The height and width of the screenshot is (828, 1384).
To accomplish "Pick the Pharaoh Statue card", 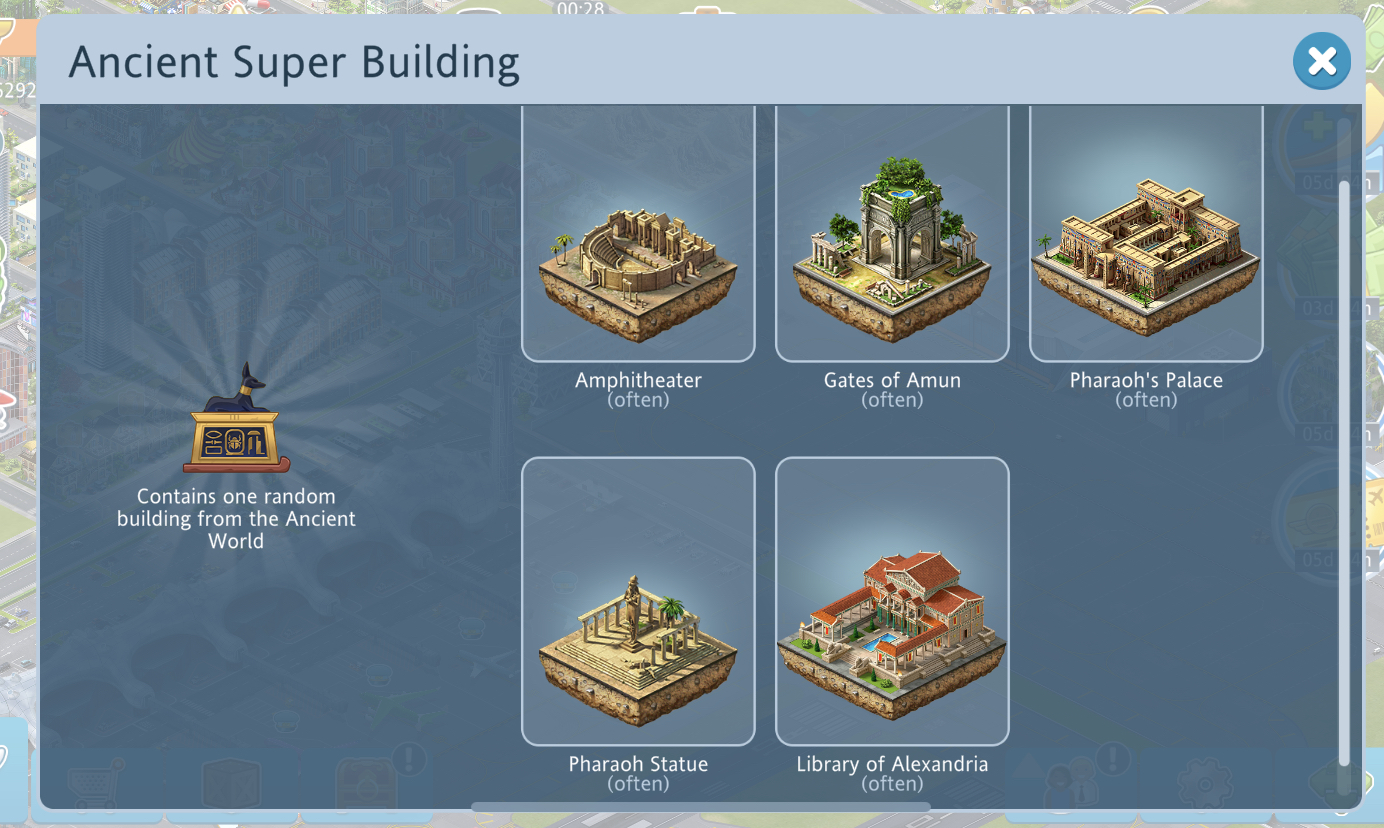I will click(x=638, y=601).
